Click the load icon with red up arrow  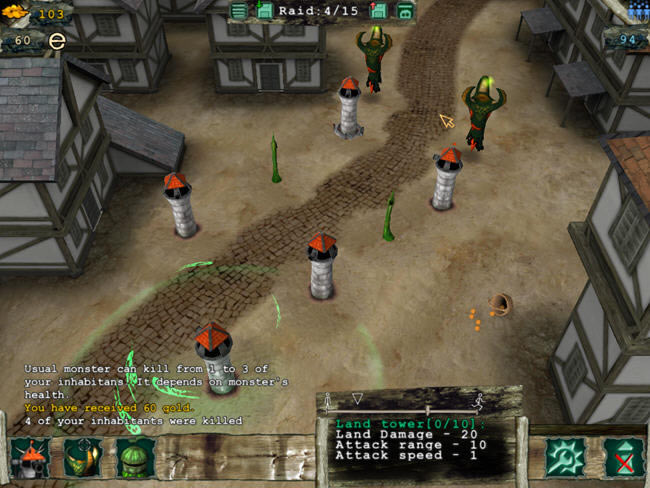click(379, 11)
